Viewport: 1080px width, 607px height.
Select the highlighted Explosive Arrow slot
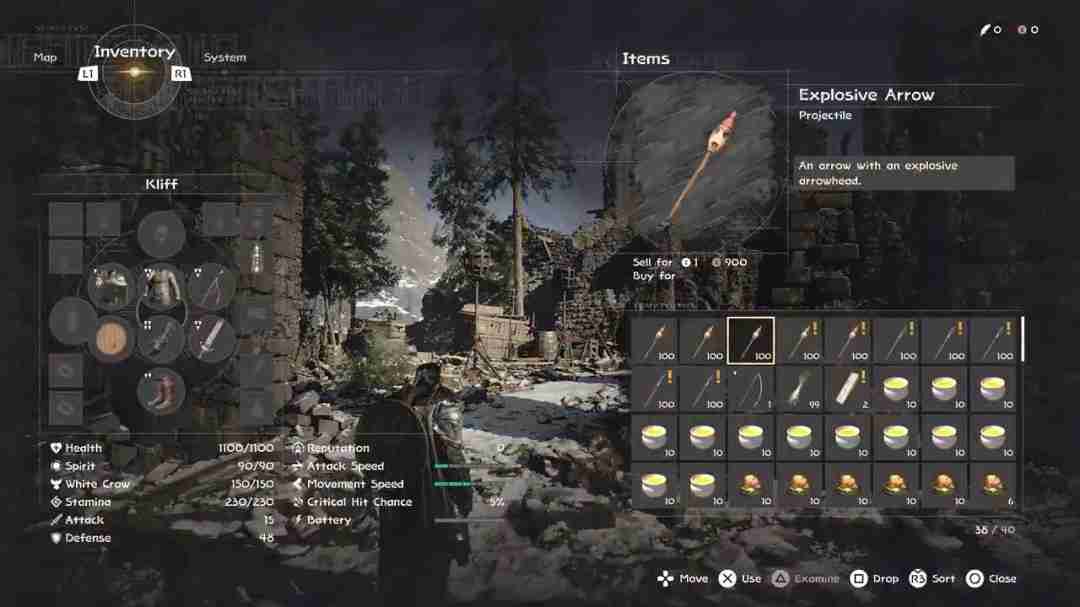(750, 340)
